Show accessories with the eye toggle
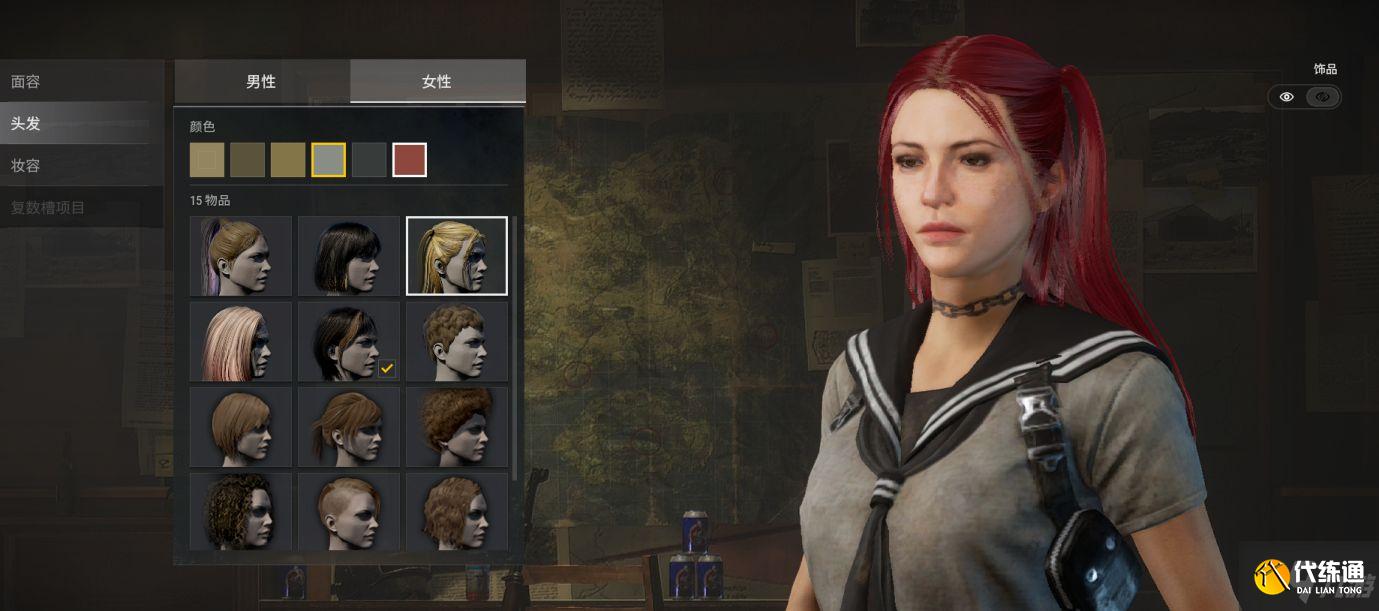This screenshot has width=1379, height=611. click(x=1287, y=97)
